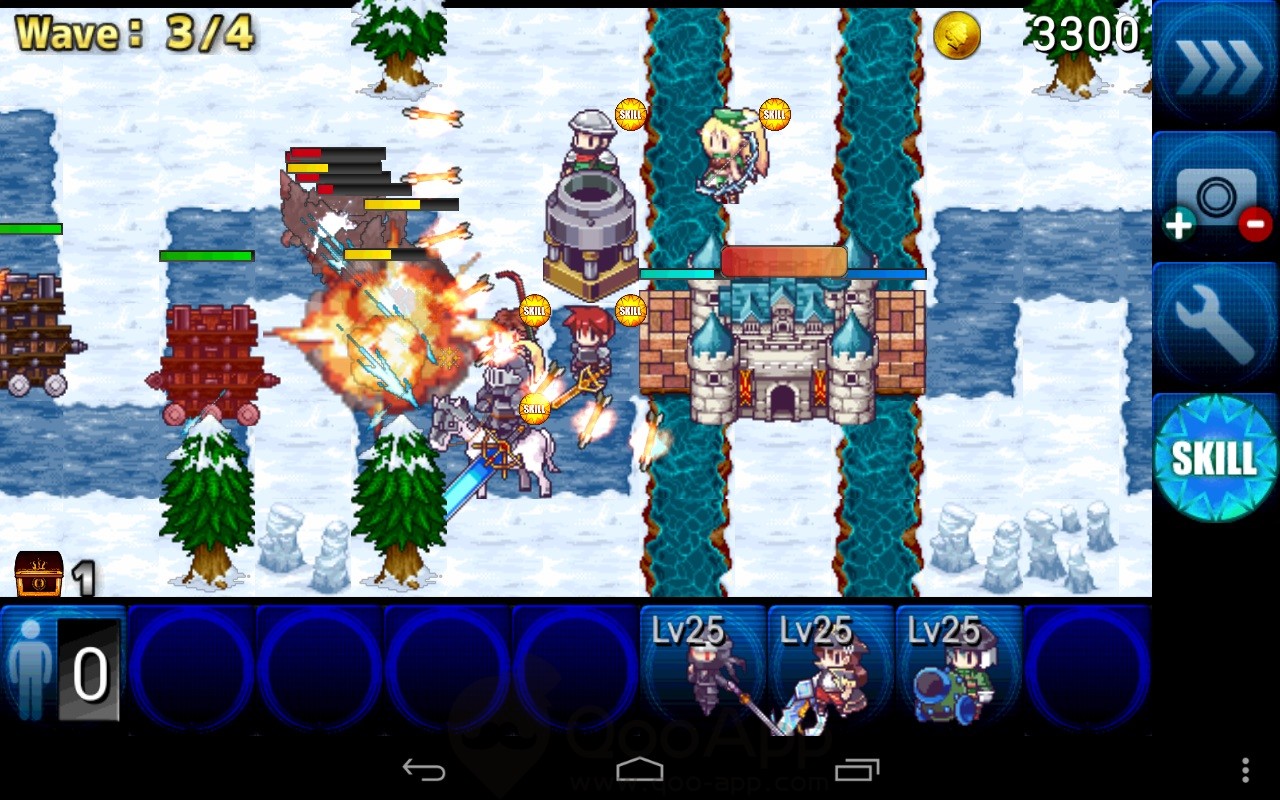
Task: Trigger the SKILL badge above the elf archer
Action: point(774,114)
